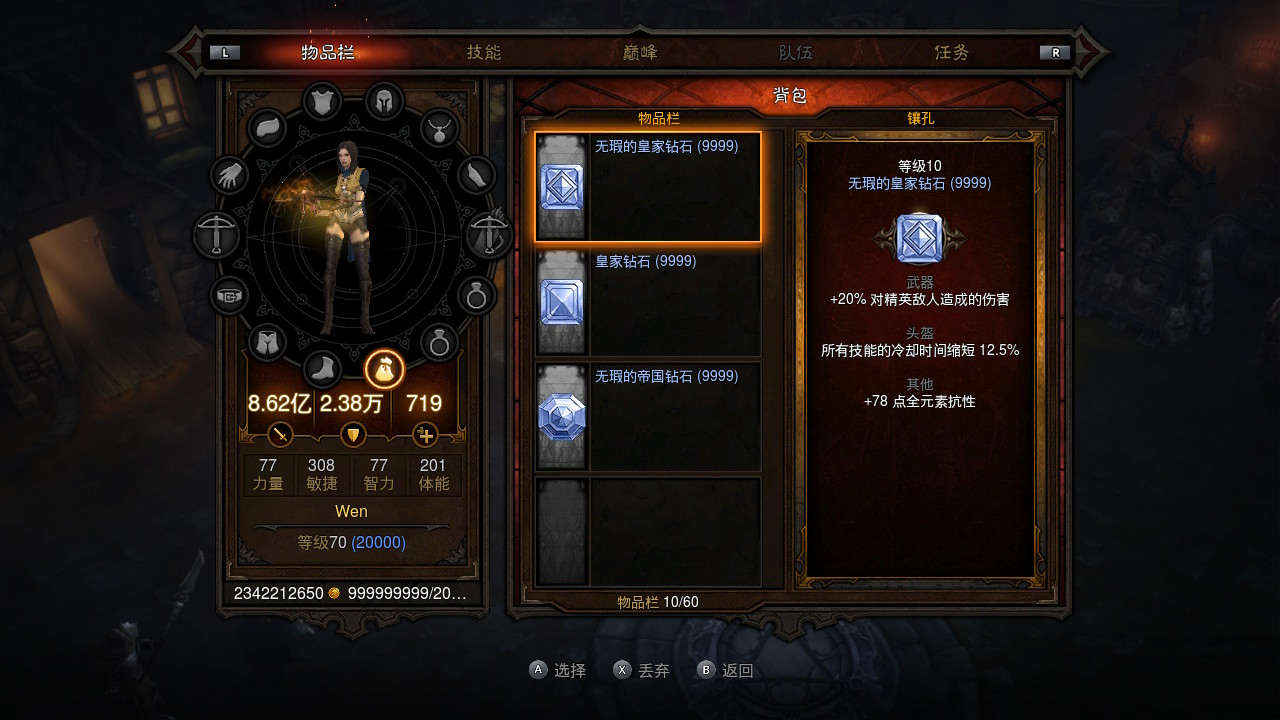Screen dimensions: 1280x720
Task: Select the 物品栏 tab in the top bar
Action: click(x=328, y=52)
